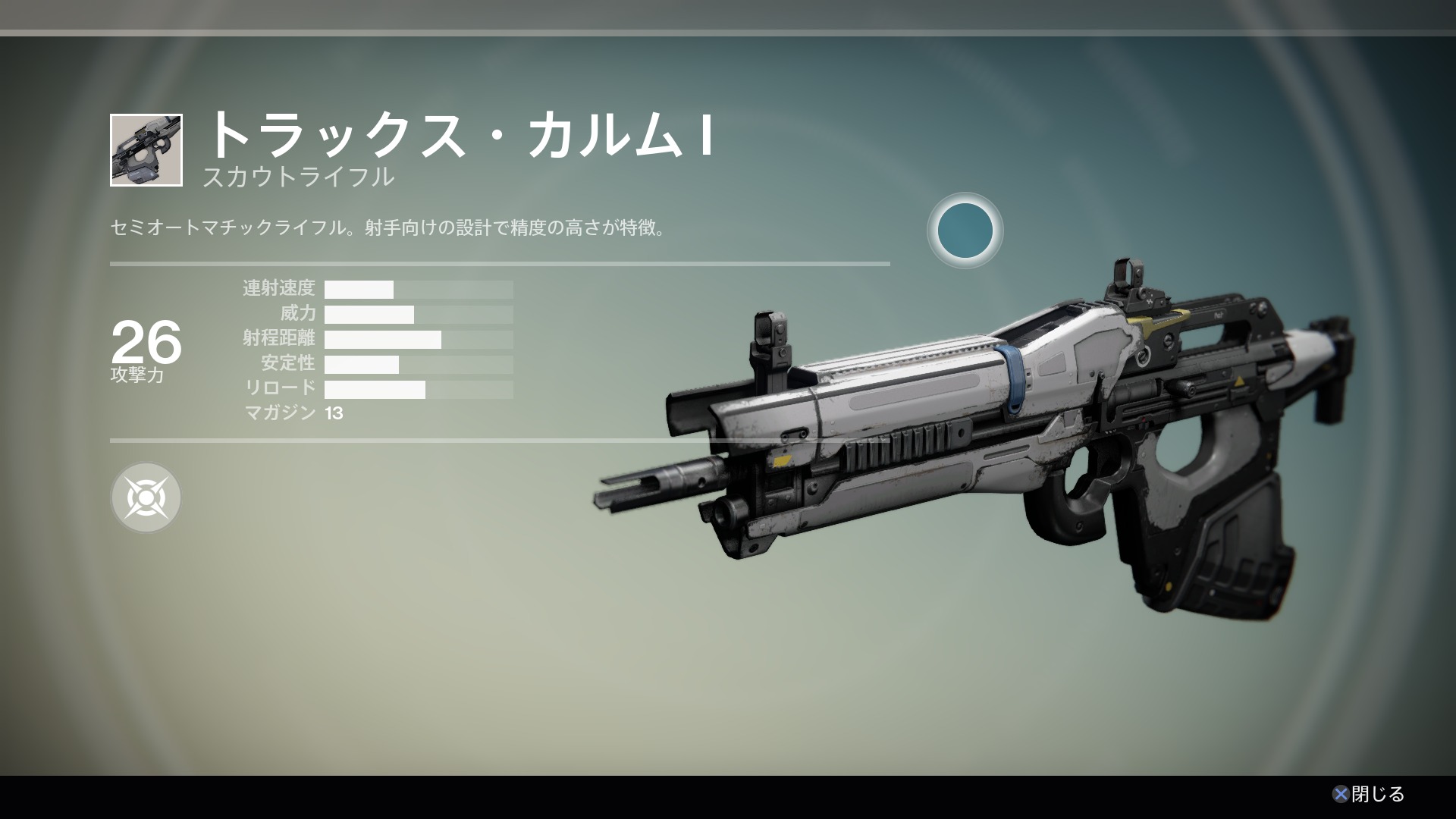Close the weapon details with 閉じる

[1369, 794]
